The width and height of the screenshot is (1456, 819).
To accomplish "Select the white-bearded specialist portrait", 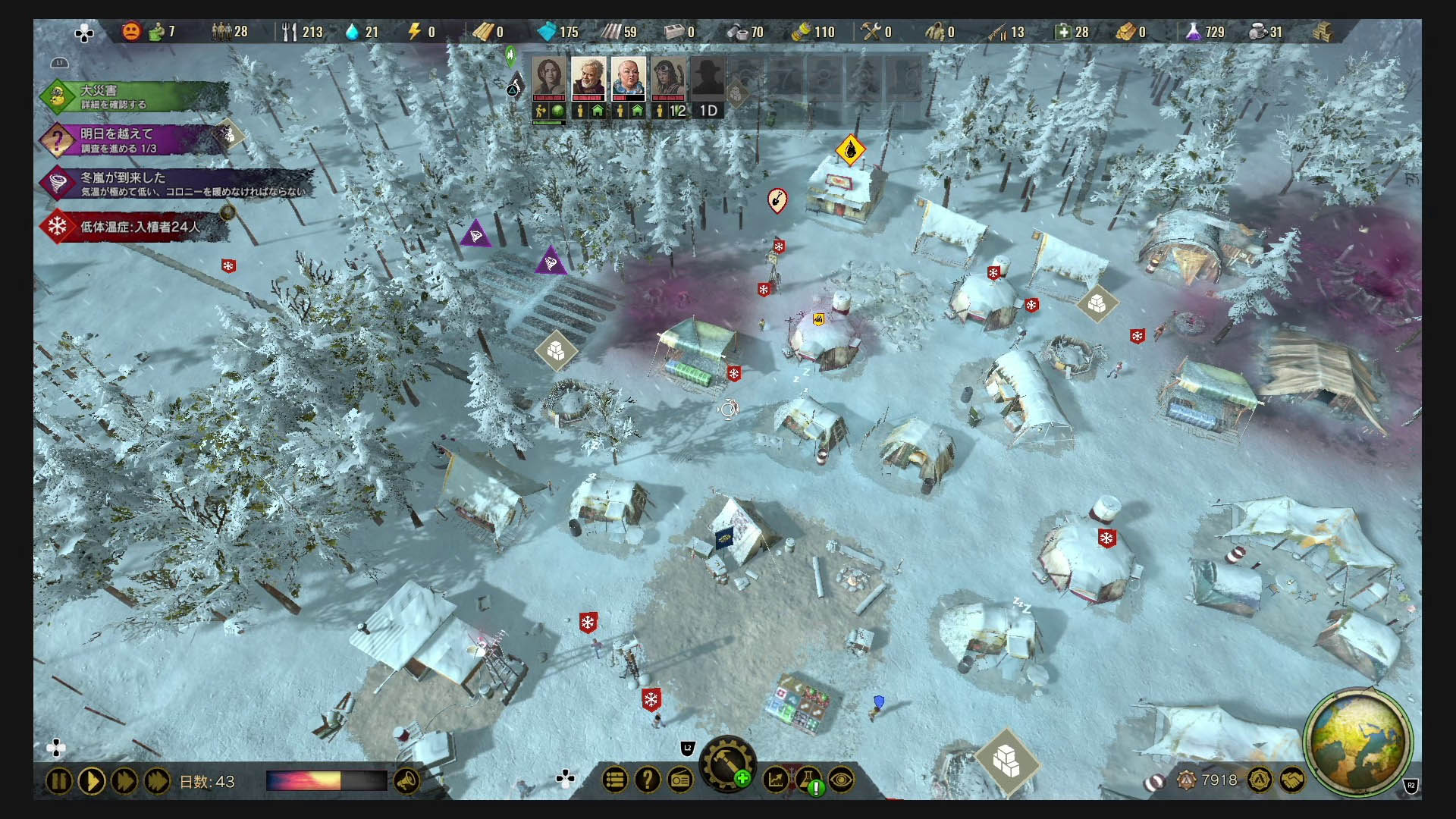I will [588, 78].
